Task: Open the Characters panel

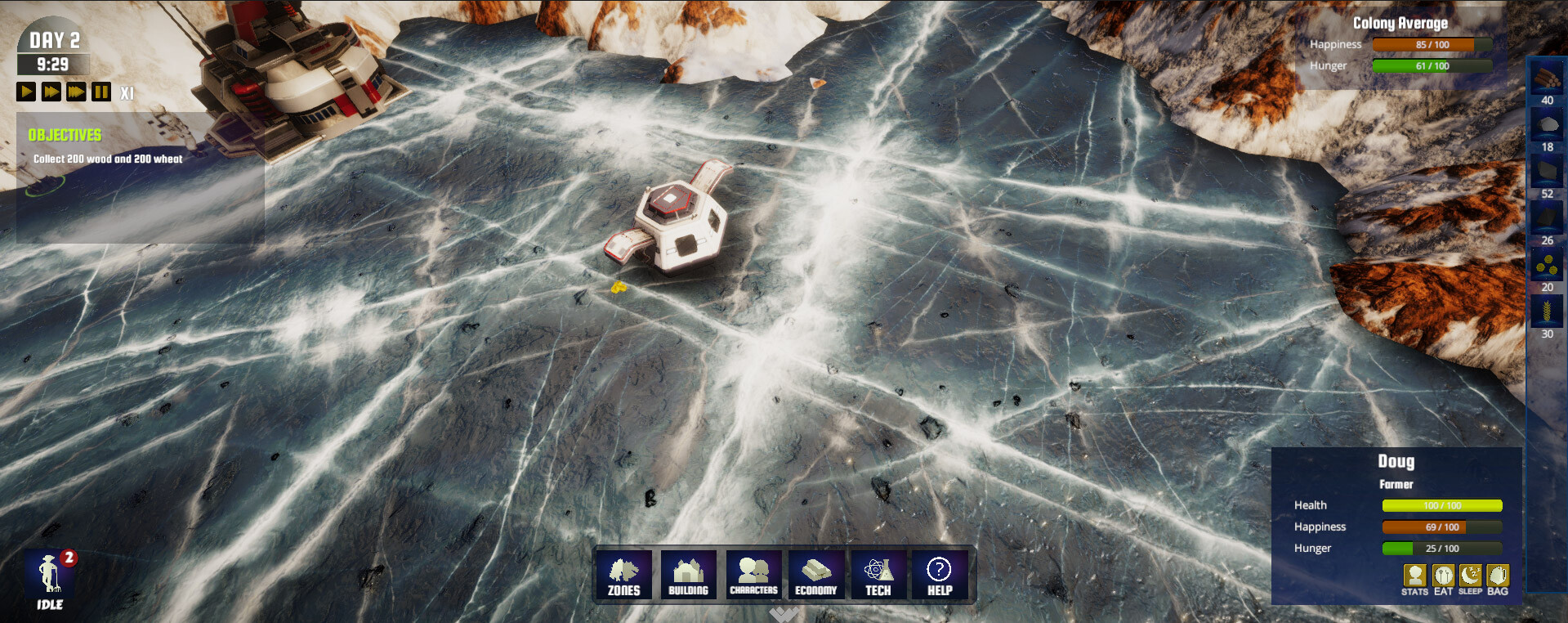Action: tap(753, 575)
